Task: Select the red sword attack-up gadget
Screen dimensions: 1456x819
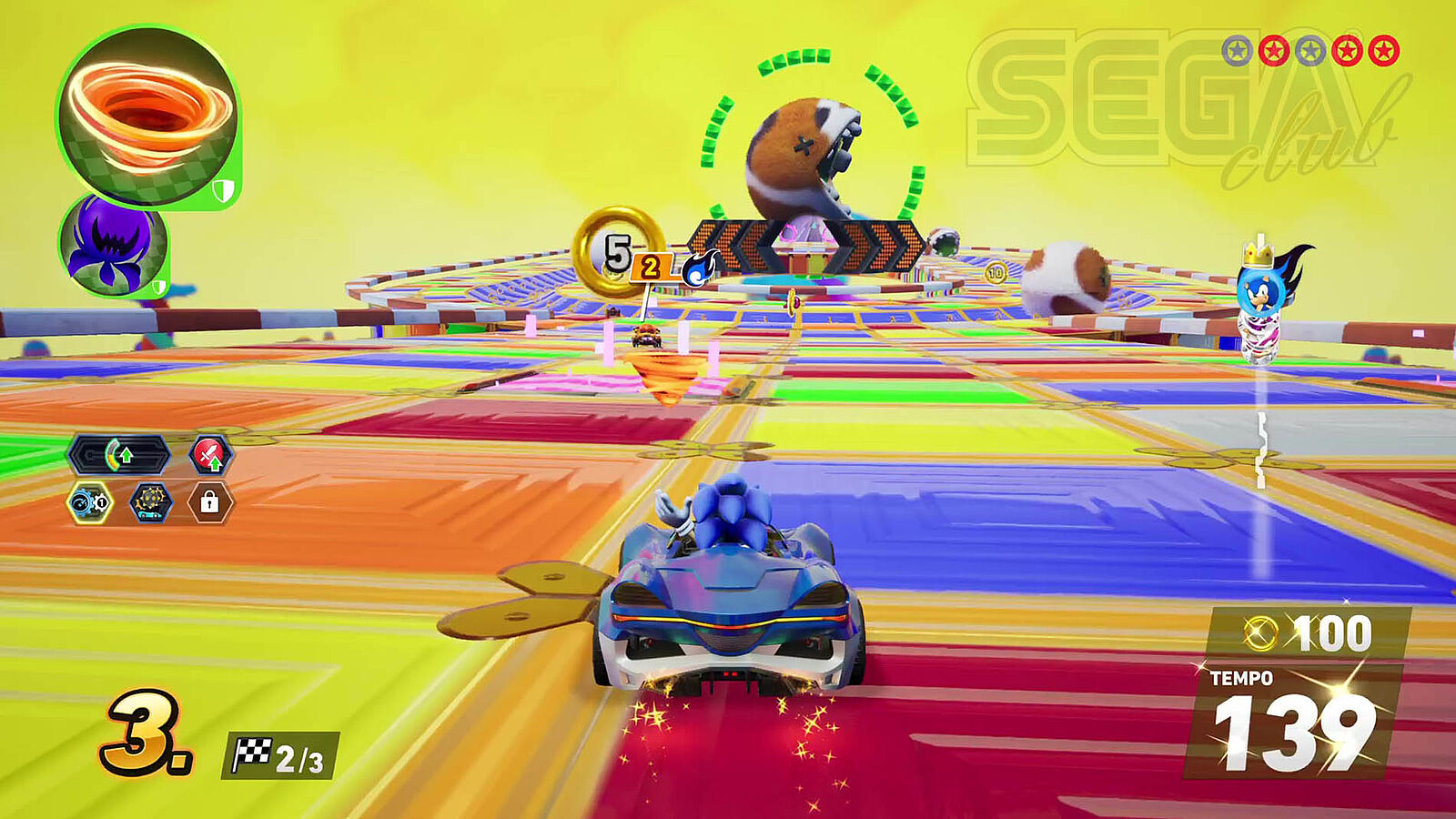Action: tap(210, 454)
